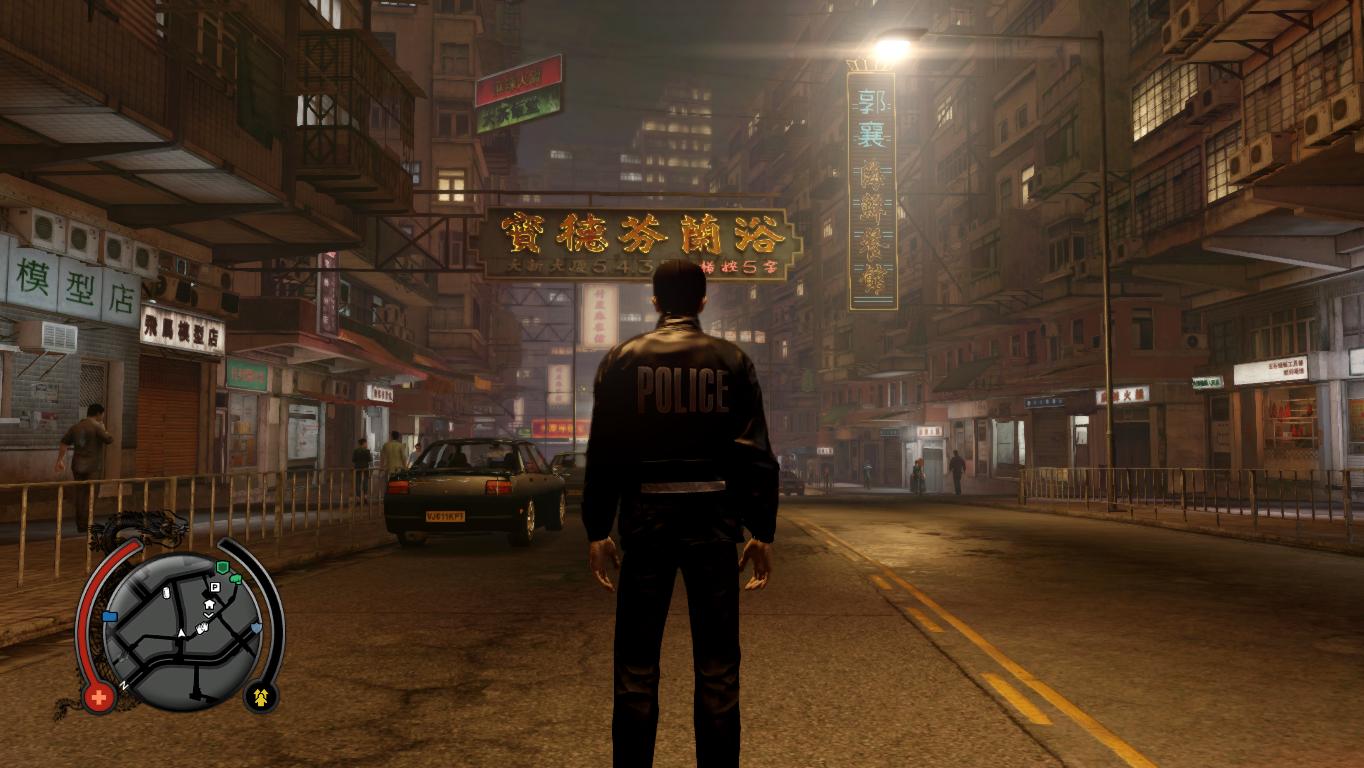Screen dimensions: 1364x768
Task: Click the safehouse home icon on the minimap
Action: [209, 604]
